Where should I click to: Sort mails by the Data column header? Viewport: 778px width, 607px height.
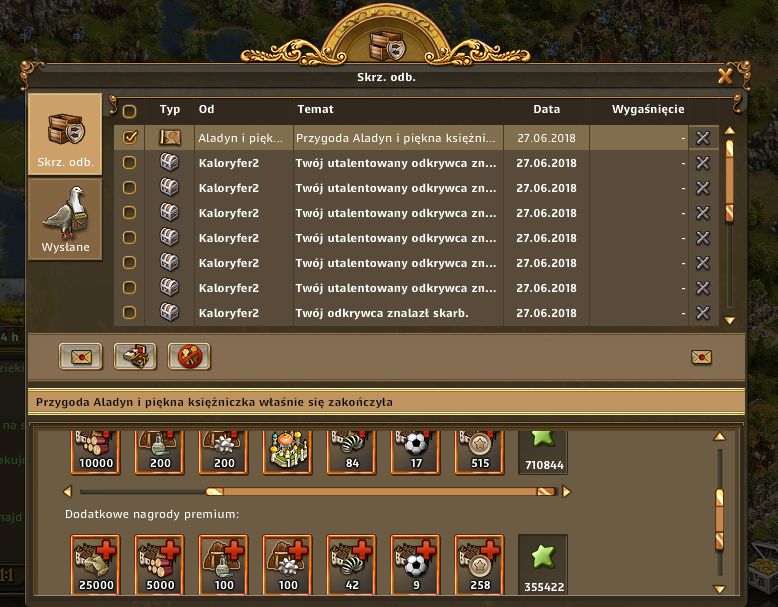coord(546,109)
